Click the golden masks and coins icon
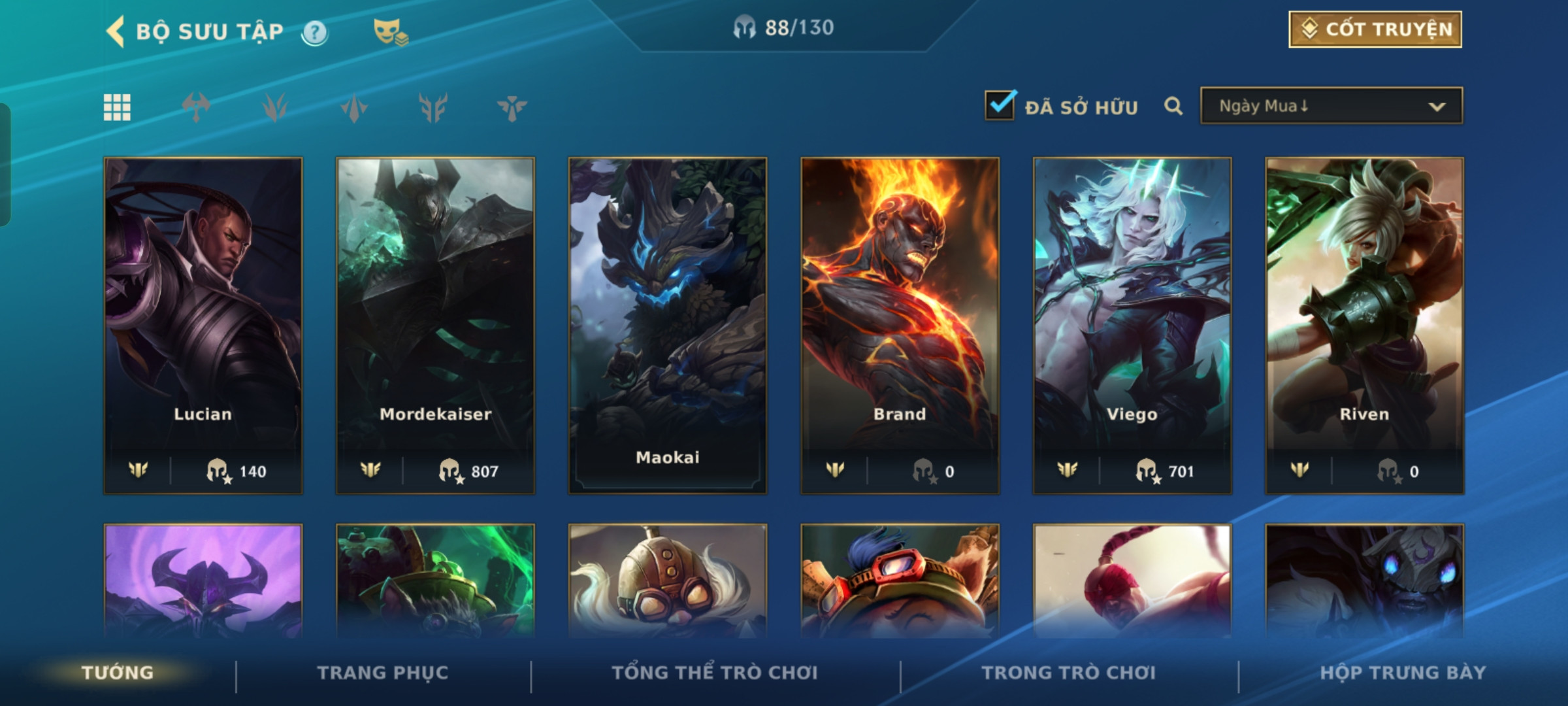 click(x=390, y=32)
